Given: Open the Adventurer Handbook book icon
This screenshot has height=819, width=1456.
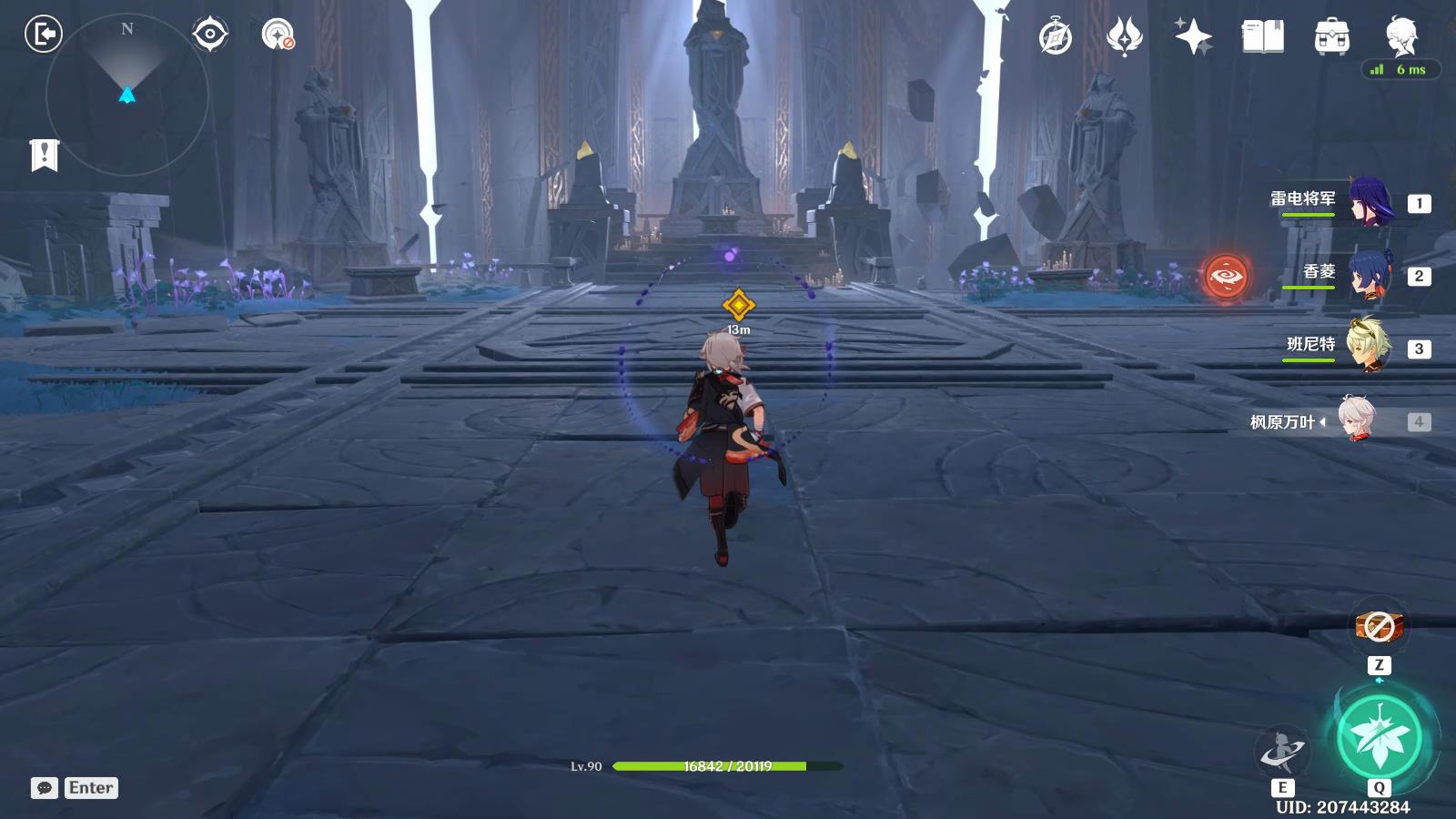Looking at the screenshot, I should (1262, 37).
